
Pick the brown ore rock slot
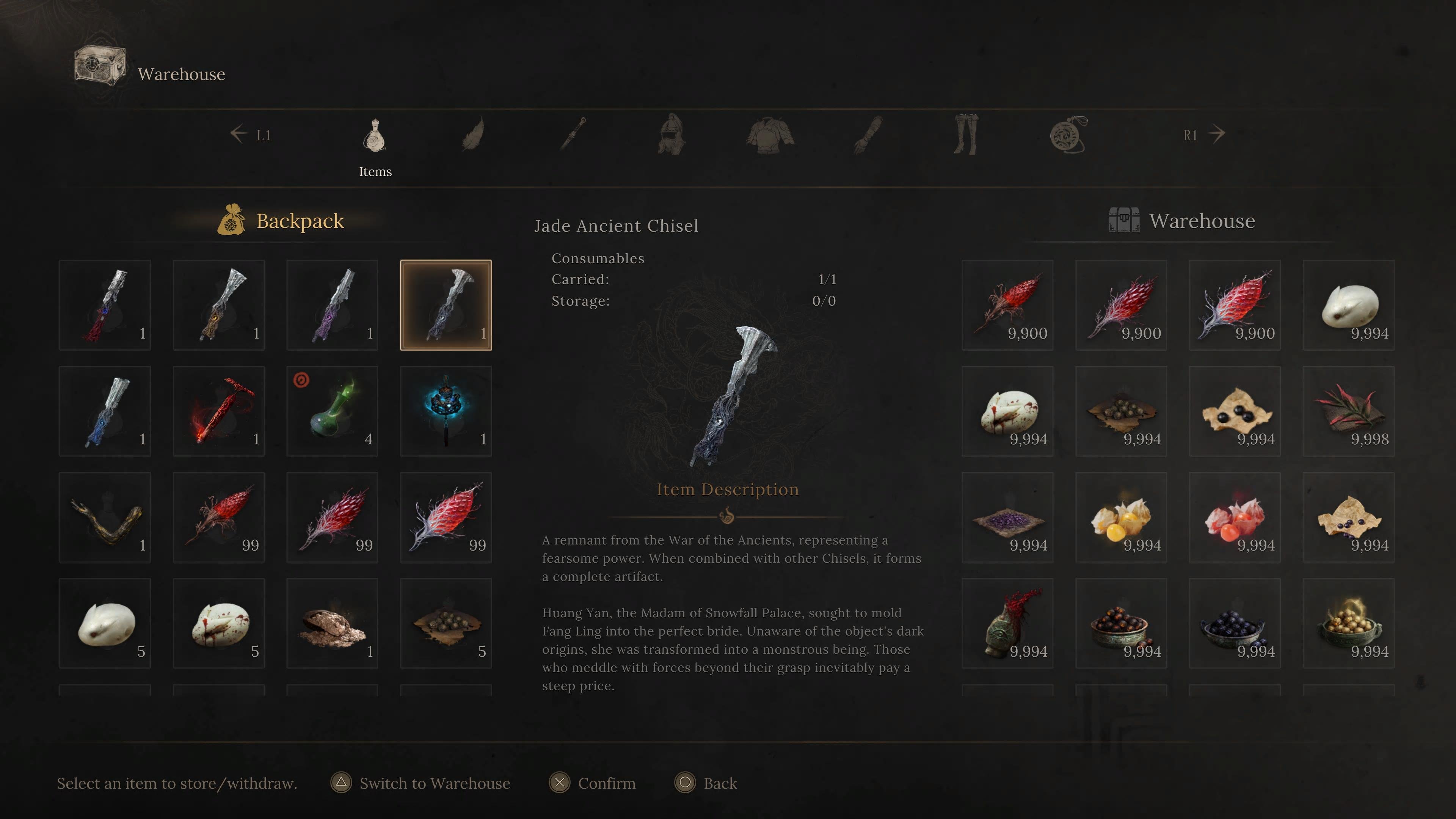[x=332, y=623]
